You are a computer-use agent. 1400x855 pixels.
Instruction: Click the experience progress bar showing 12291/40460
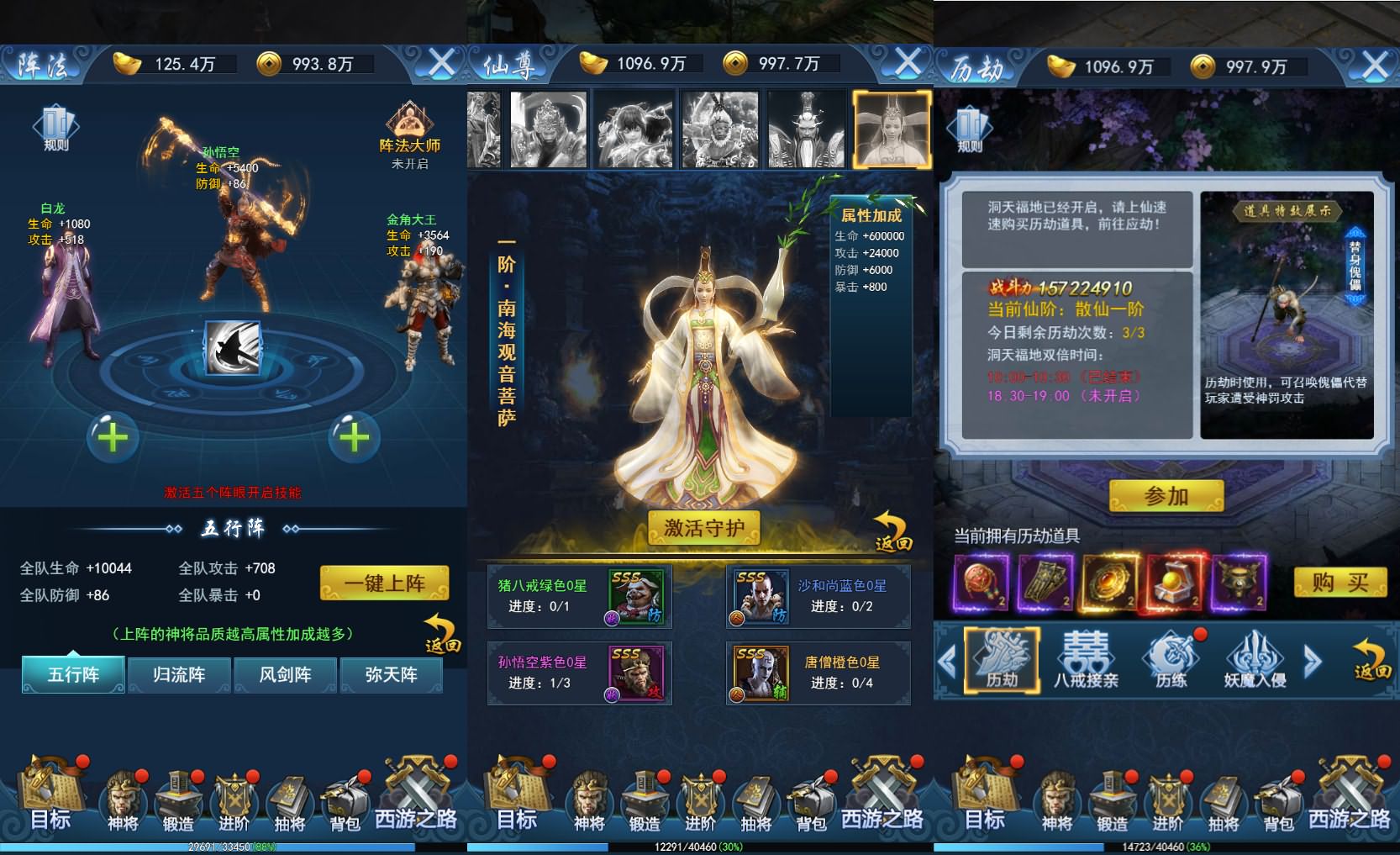[x=697, y=848]
